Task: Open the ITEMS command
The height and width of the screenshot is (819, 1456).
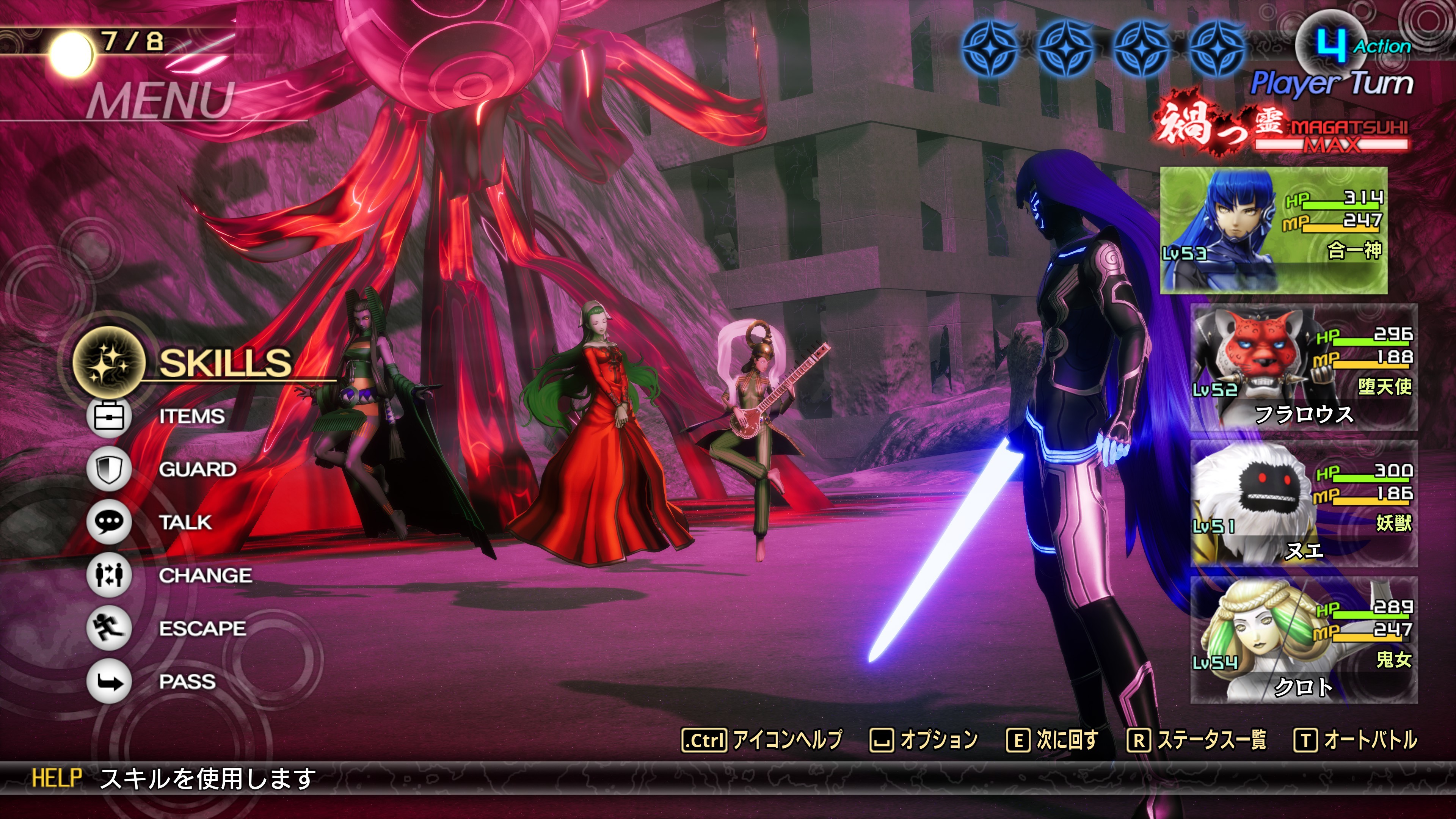Action: click(191, 417)
